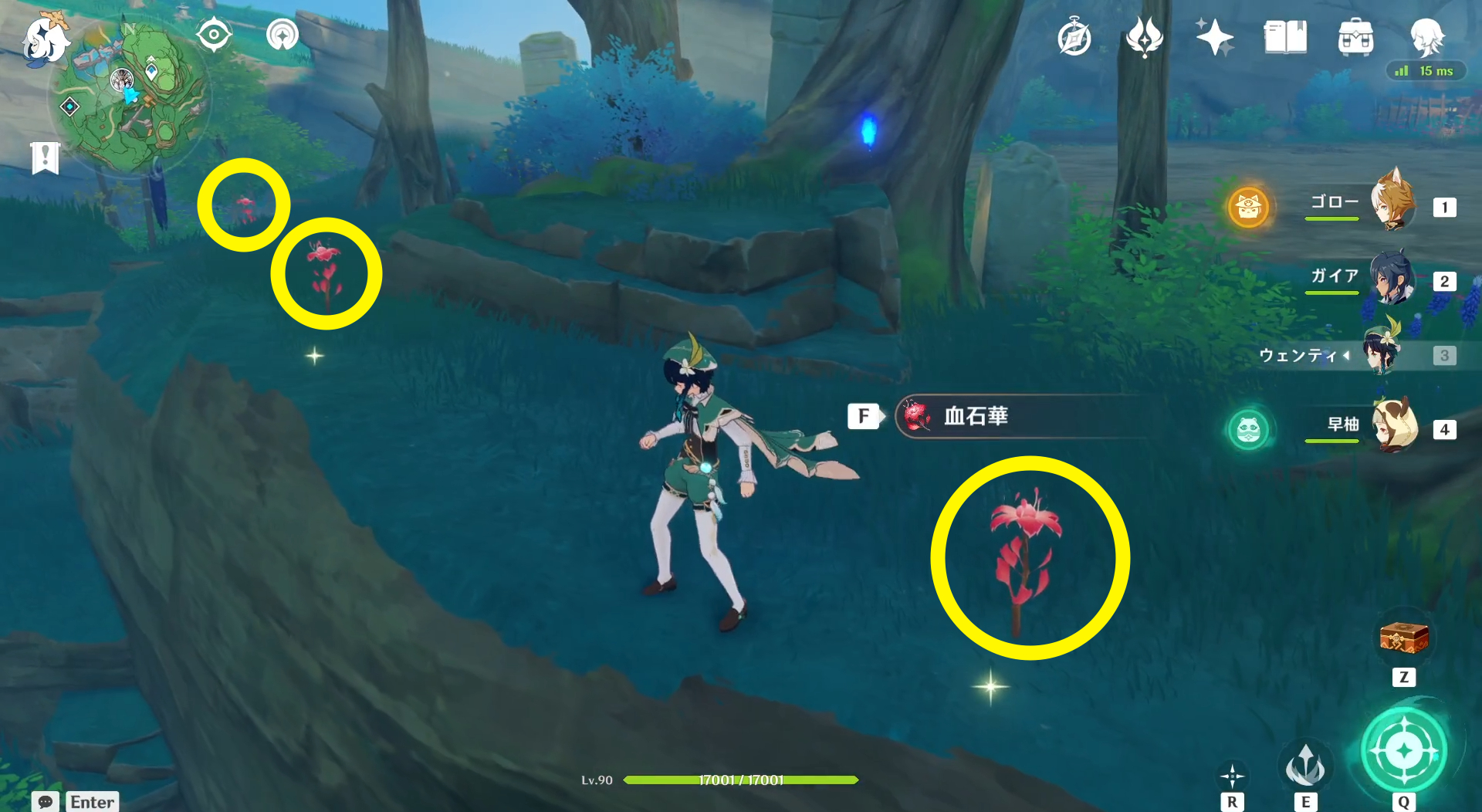Click Venti's green HP bar
Viewport: 1482px width, 812px height.
741,780
